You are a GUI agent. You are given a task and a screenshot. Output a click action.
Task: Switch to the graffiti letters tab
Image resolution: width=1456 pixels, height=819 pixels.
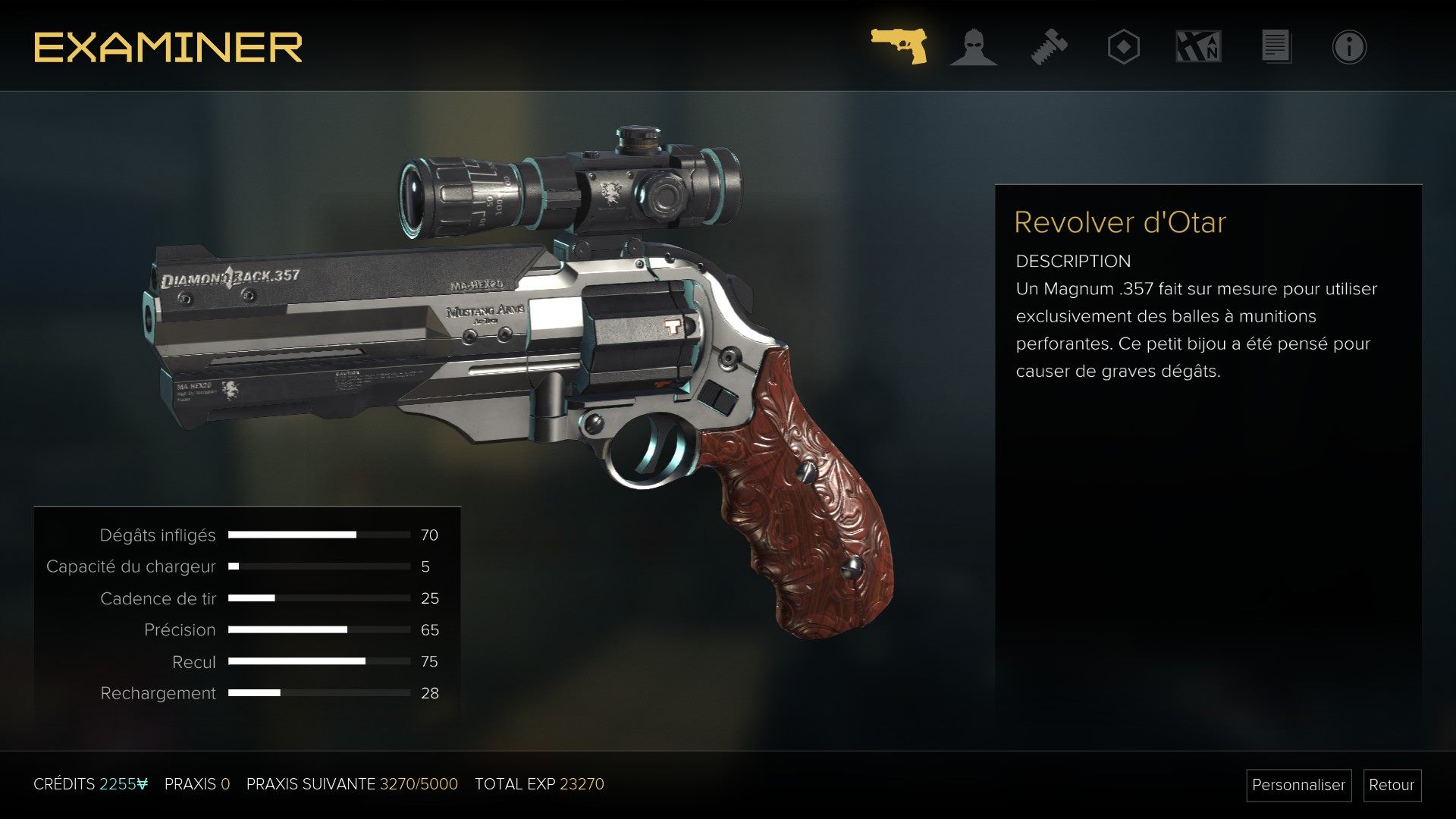point(1198,47)
